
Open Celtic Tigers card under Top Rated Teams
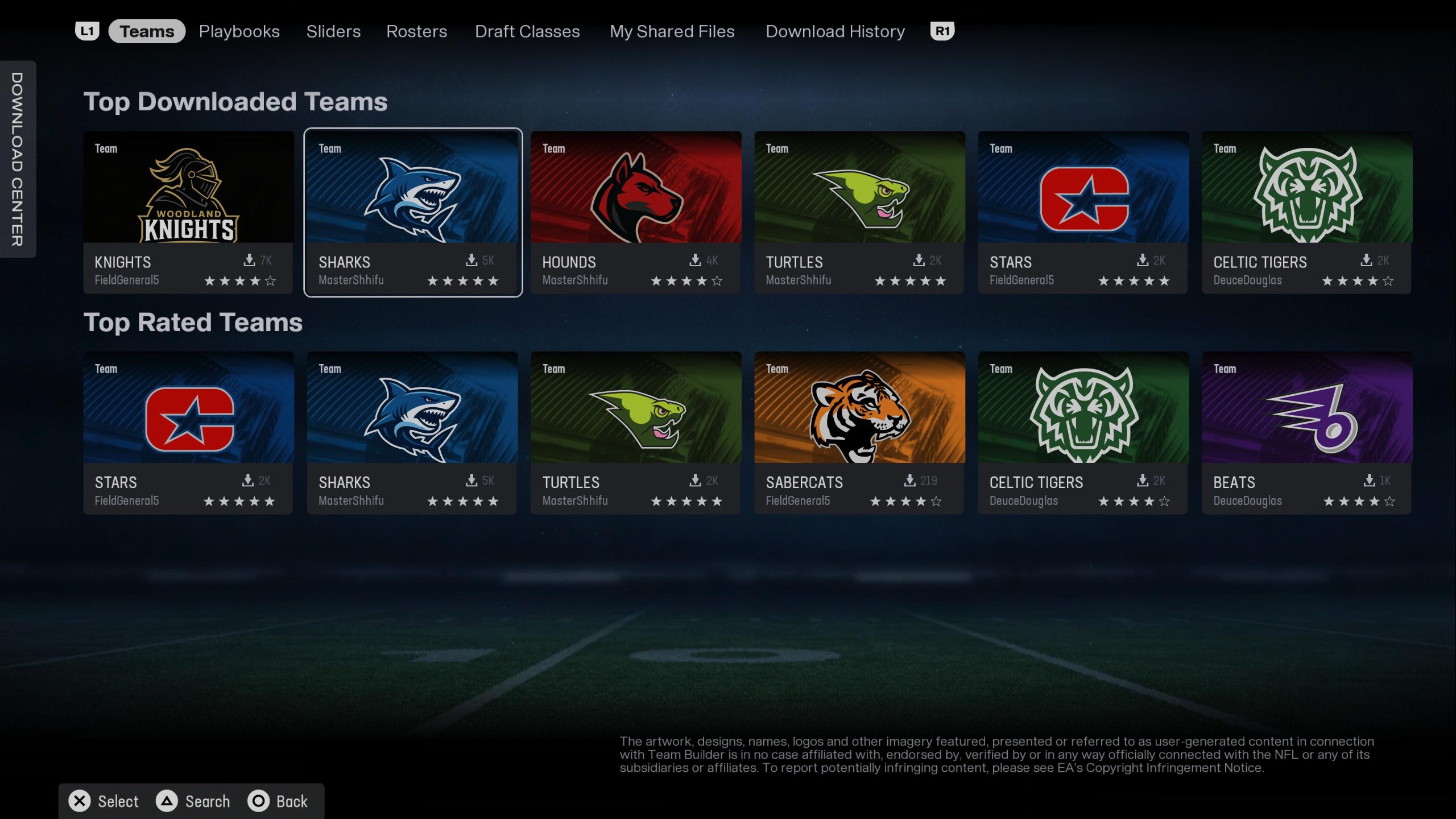pos(1083,432)
